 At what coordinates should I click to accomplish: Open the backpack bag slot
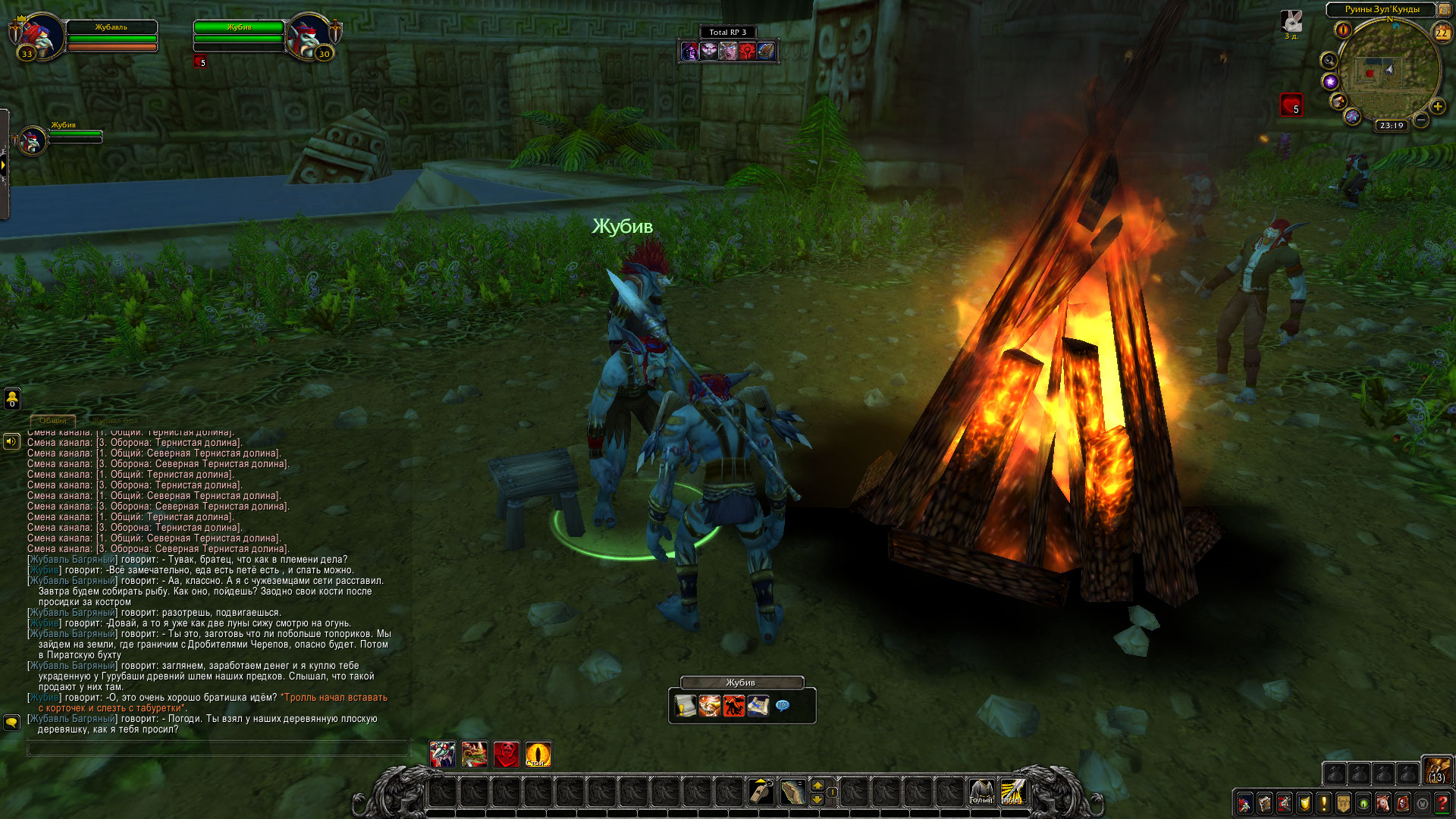[x=1436, y=770]
